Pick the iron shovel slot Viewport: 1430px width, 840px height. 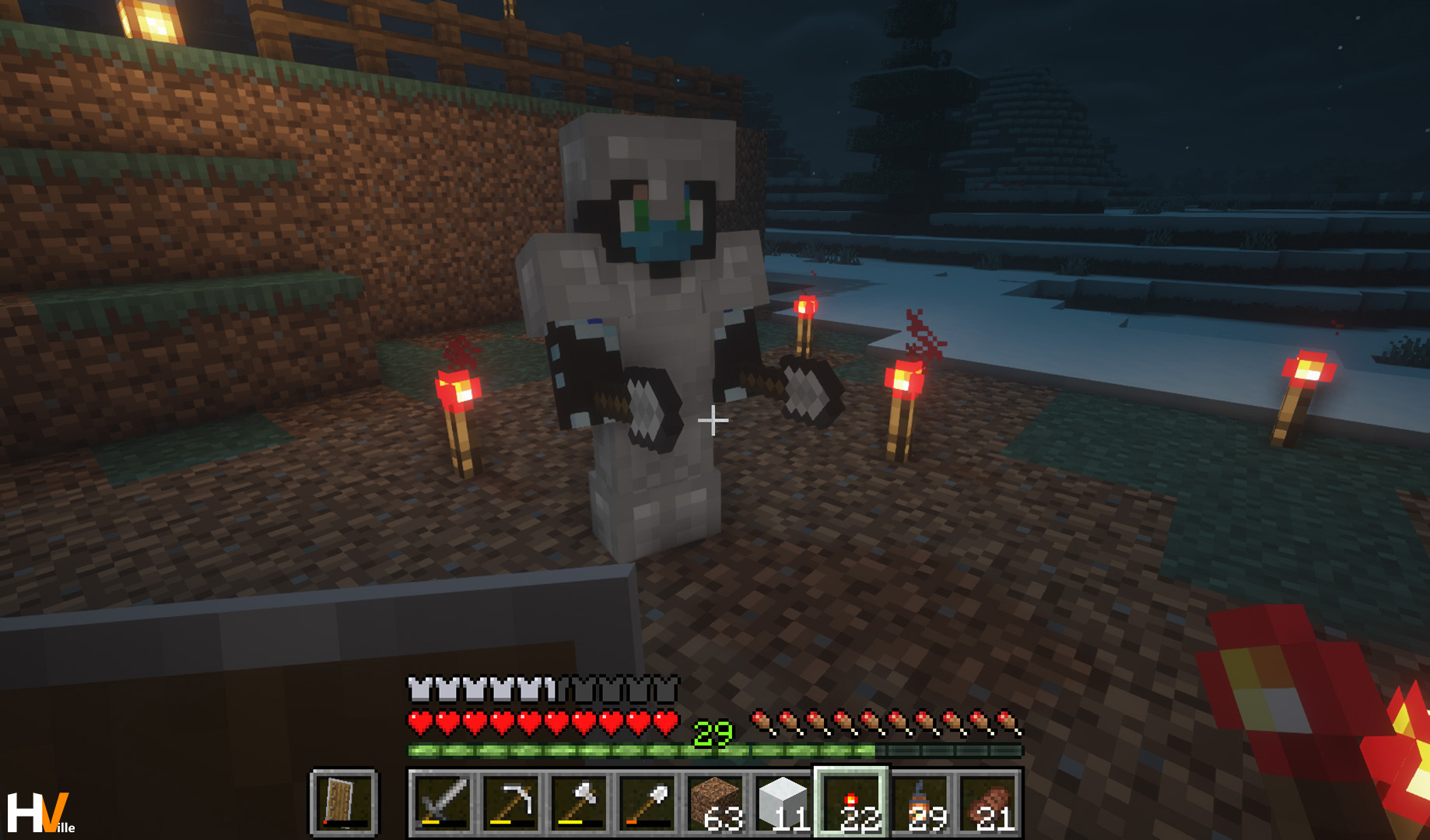tap(647, 803)
